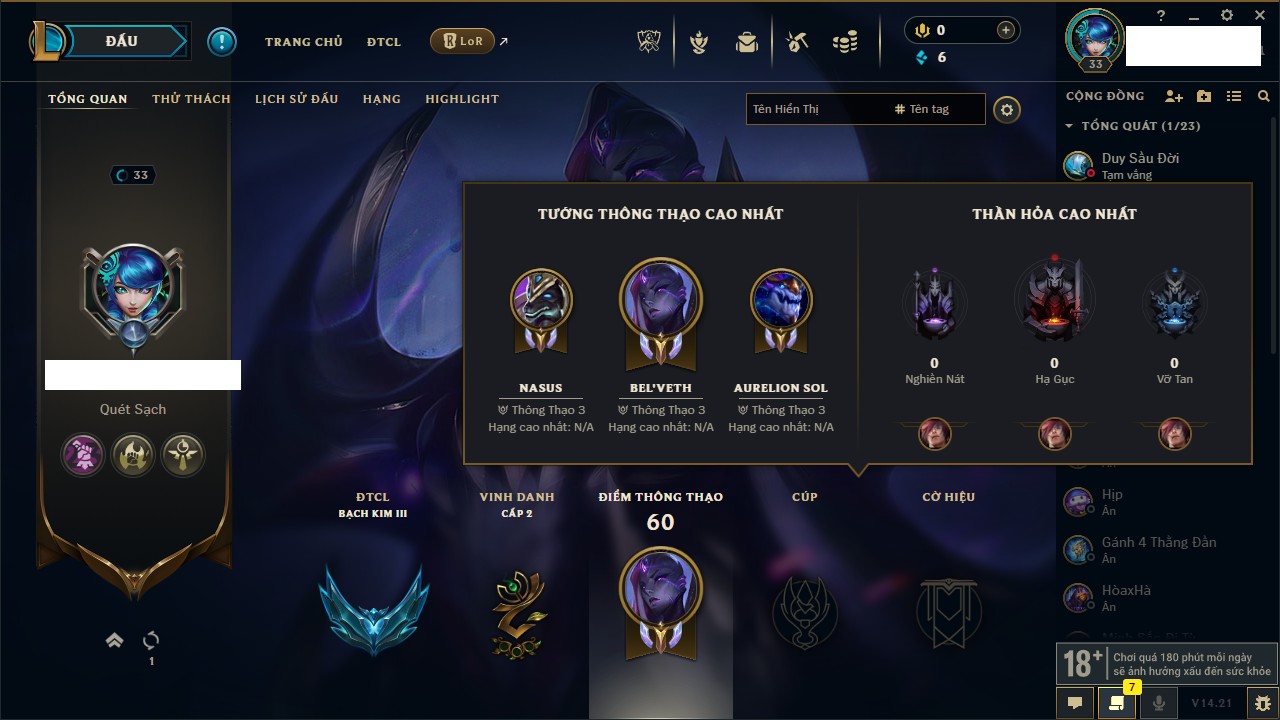
Task: Click the plus button to buy RP
Action: 1005,30
